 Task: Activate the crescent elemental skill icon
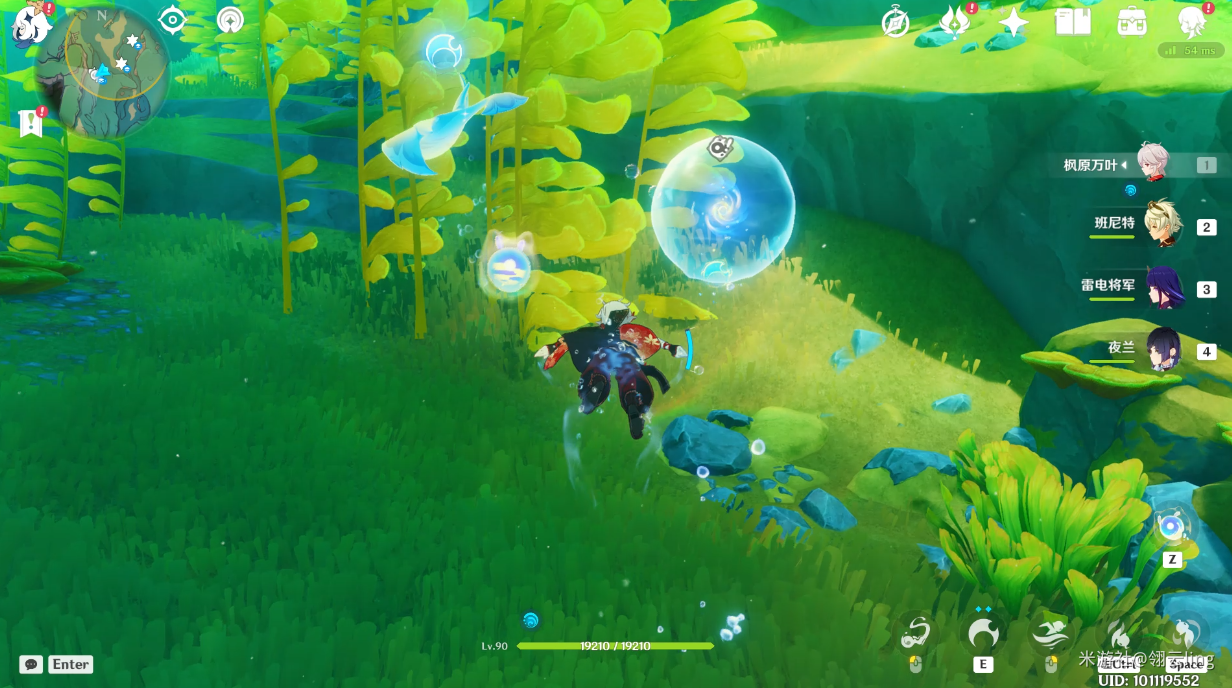(x=982, y=632)
